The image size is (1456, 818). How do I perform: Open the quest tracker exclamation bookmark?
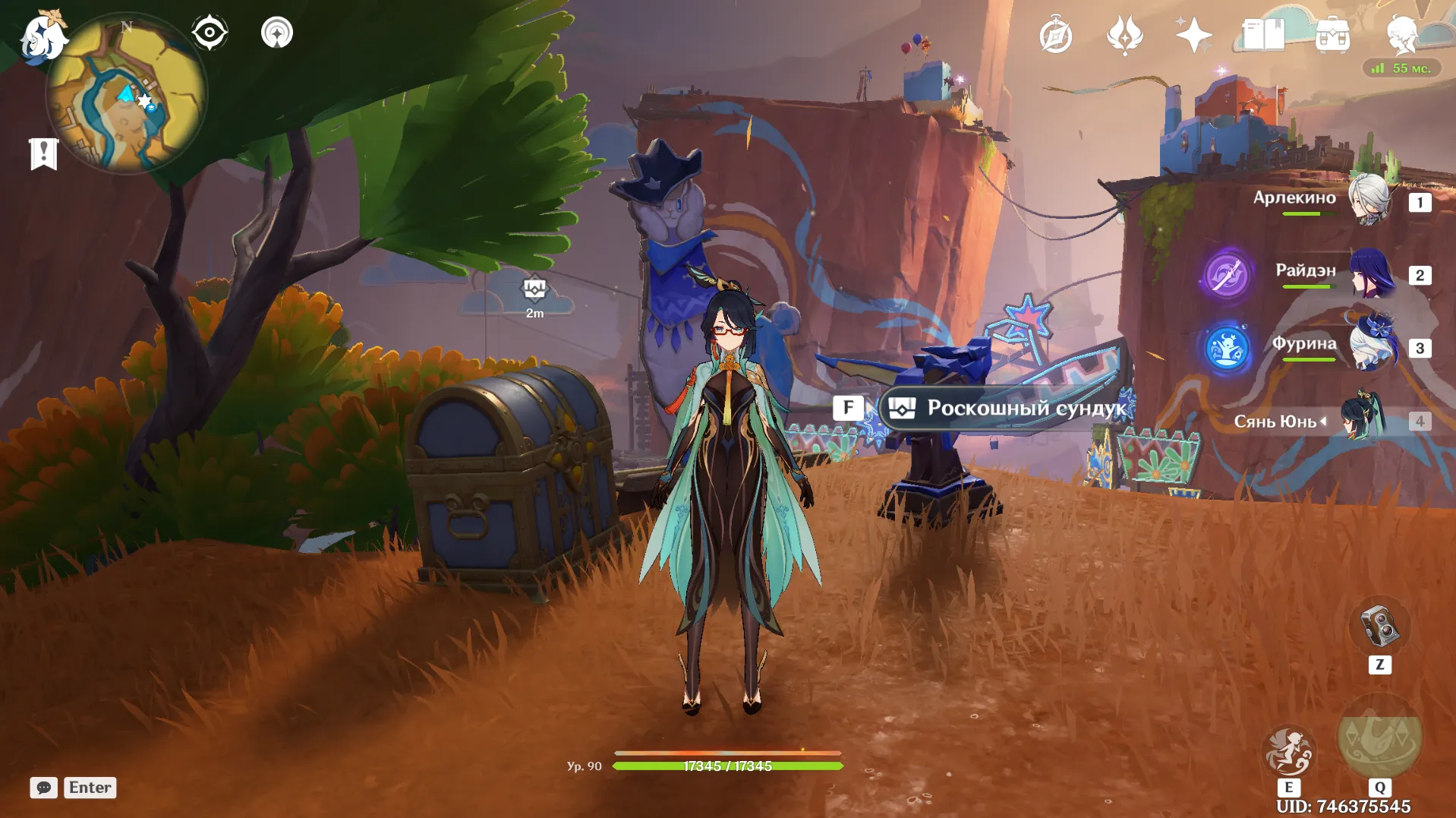pos(44,154)
